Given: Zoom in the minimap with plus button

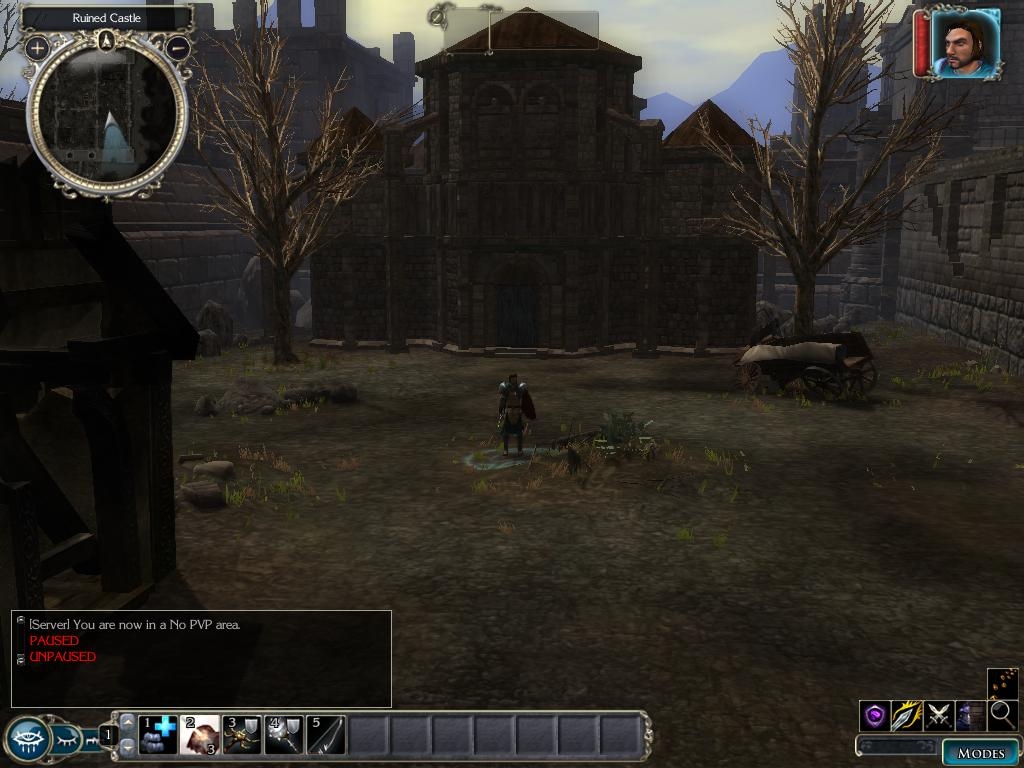Looking at the screenshot, I should pyautogui.click(x=38, y=48).
